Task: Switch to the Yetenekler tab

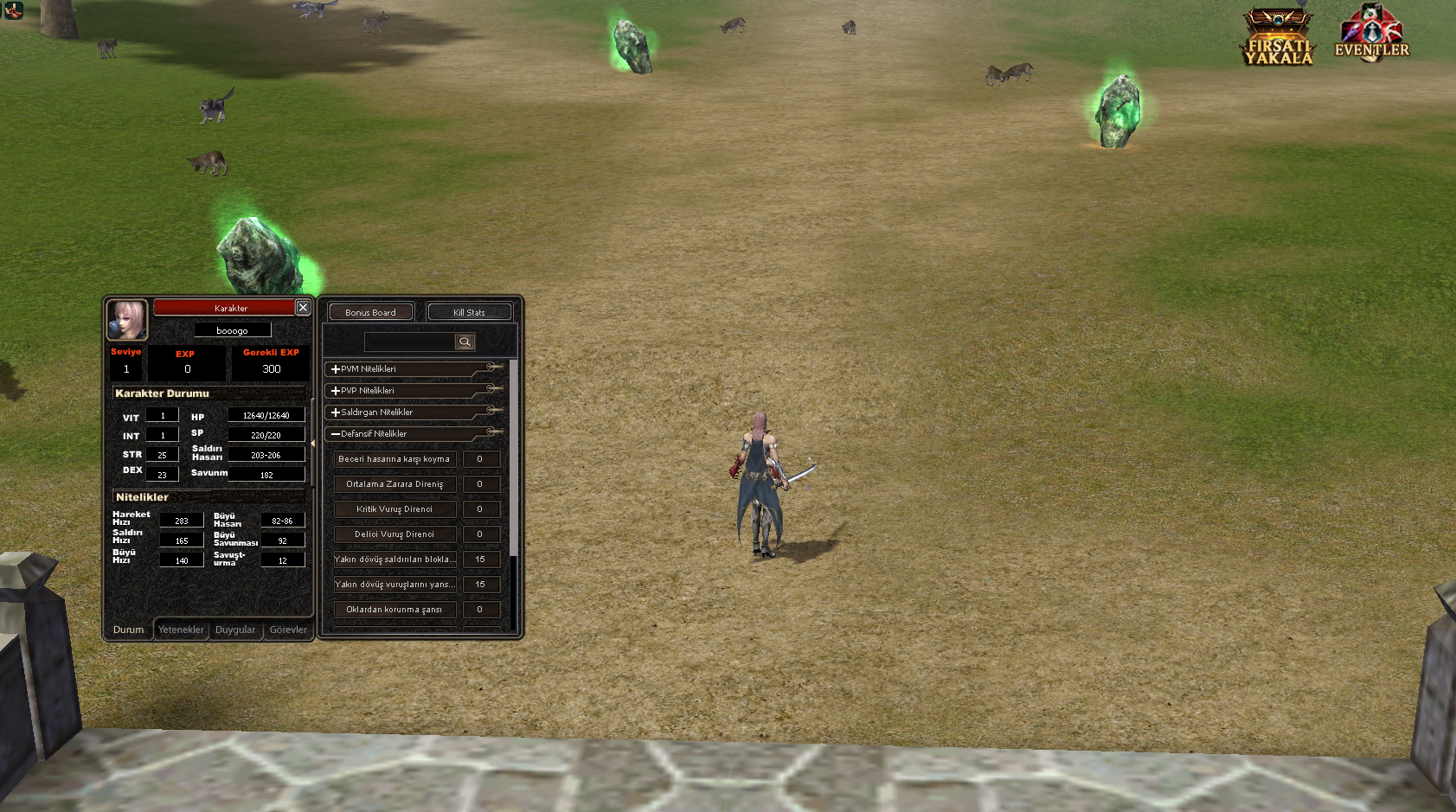Action: pos(181,630)
